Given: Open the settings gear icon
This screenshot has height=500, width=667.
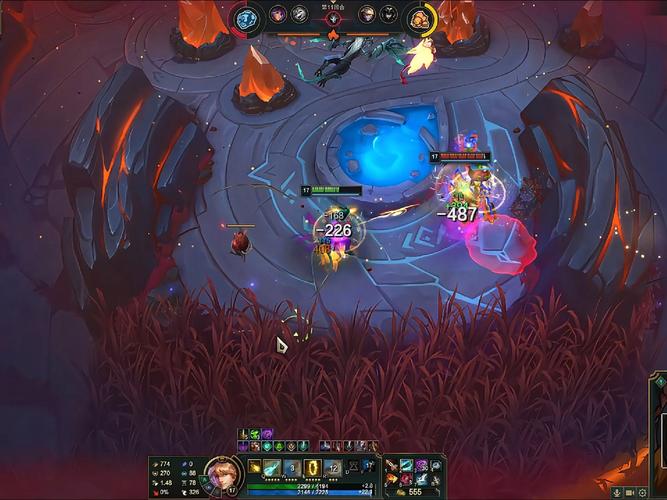Looking at the screenshot, I should 642,492.
